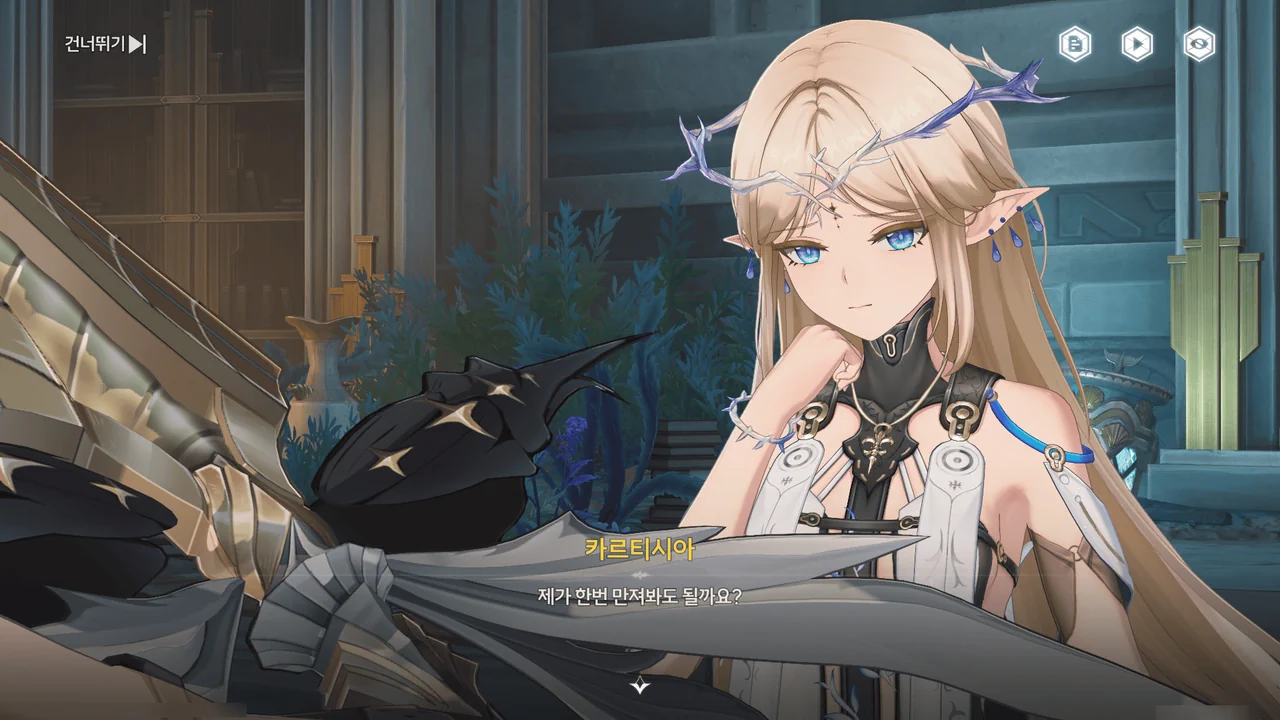Advance dialogue with the diamond arrow

pos(640,686)
